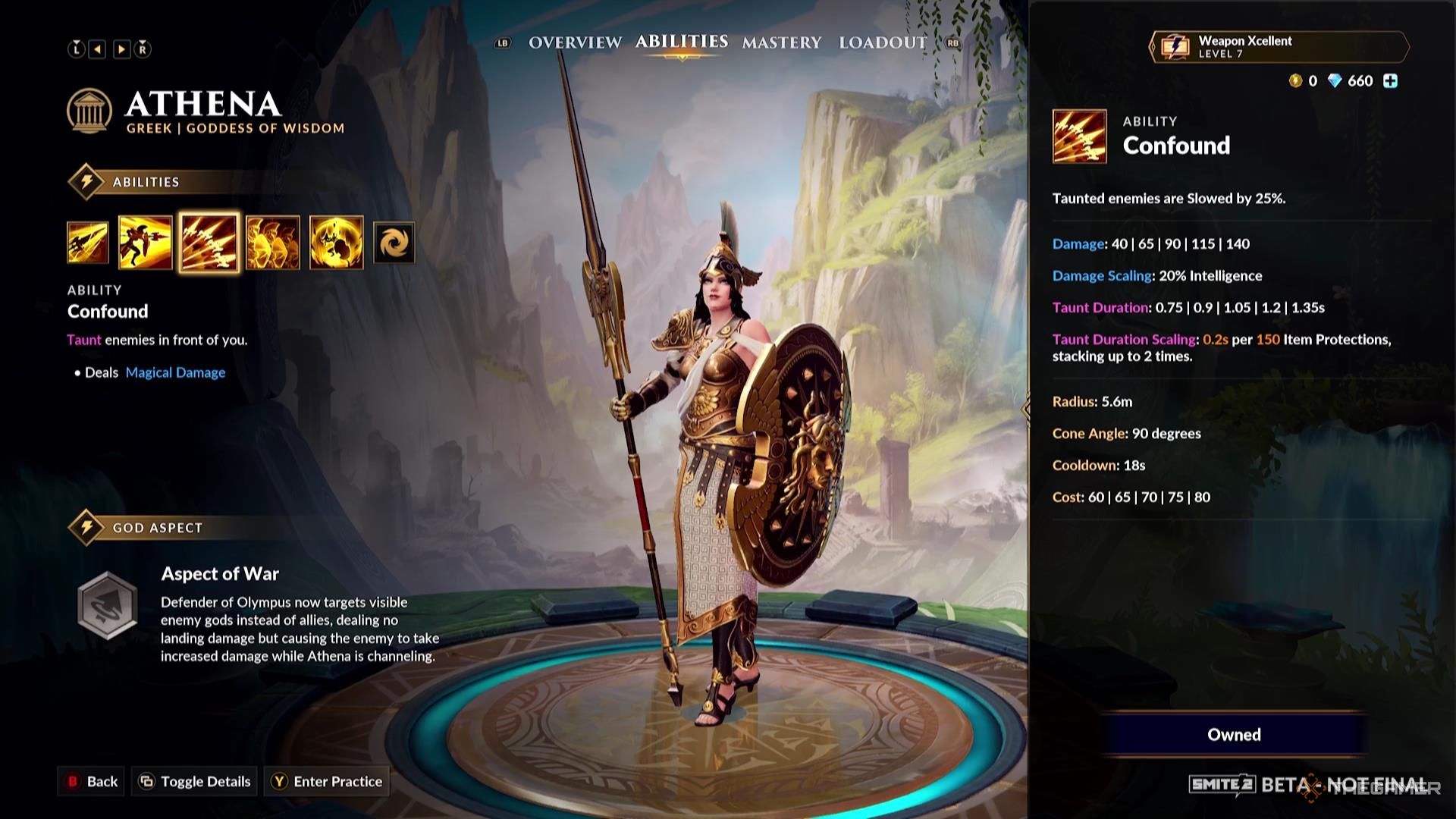This screenshot has width=1456, height=819.
Task: Select the highlighted Confound ability icon
Action: tap(209, 243)
